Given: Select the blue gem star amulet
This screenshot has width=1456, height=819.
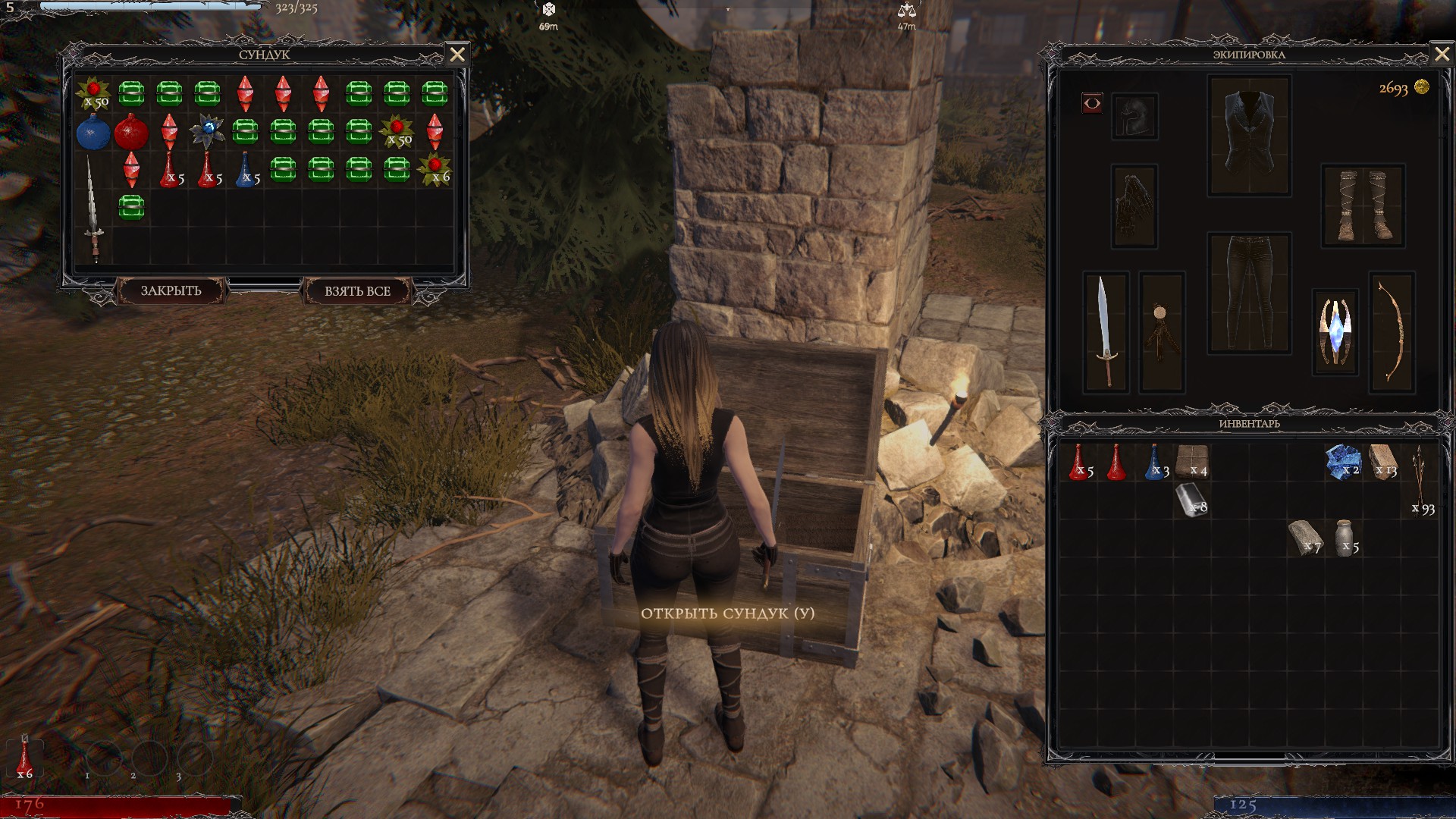Looking at the screenshot, I should 207,130.
